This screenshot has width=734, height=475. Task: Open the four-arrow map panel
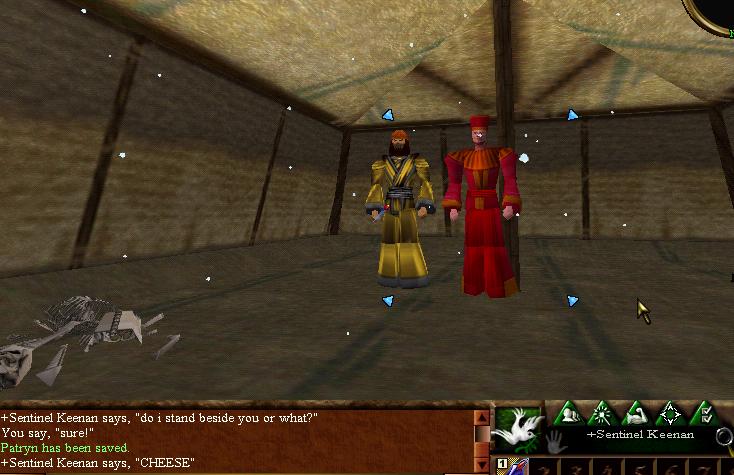pos(668,414)
